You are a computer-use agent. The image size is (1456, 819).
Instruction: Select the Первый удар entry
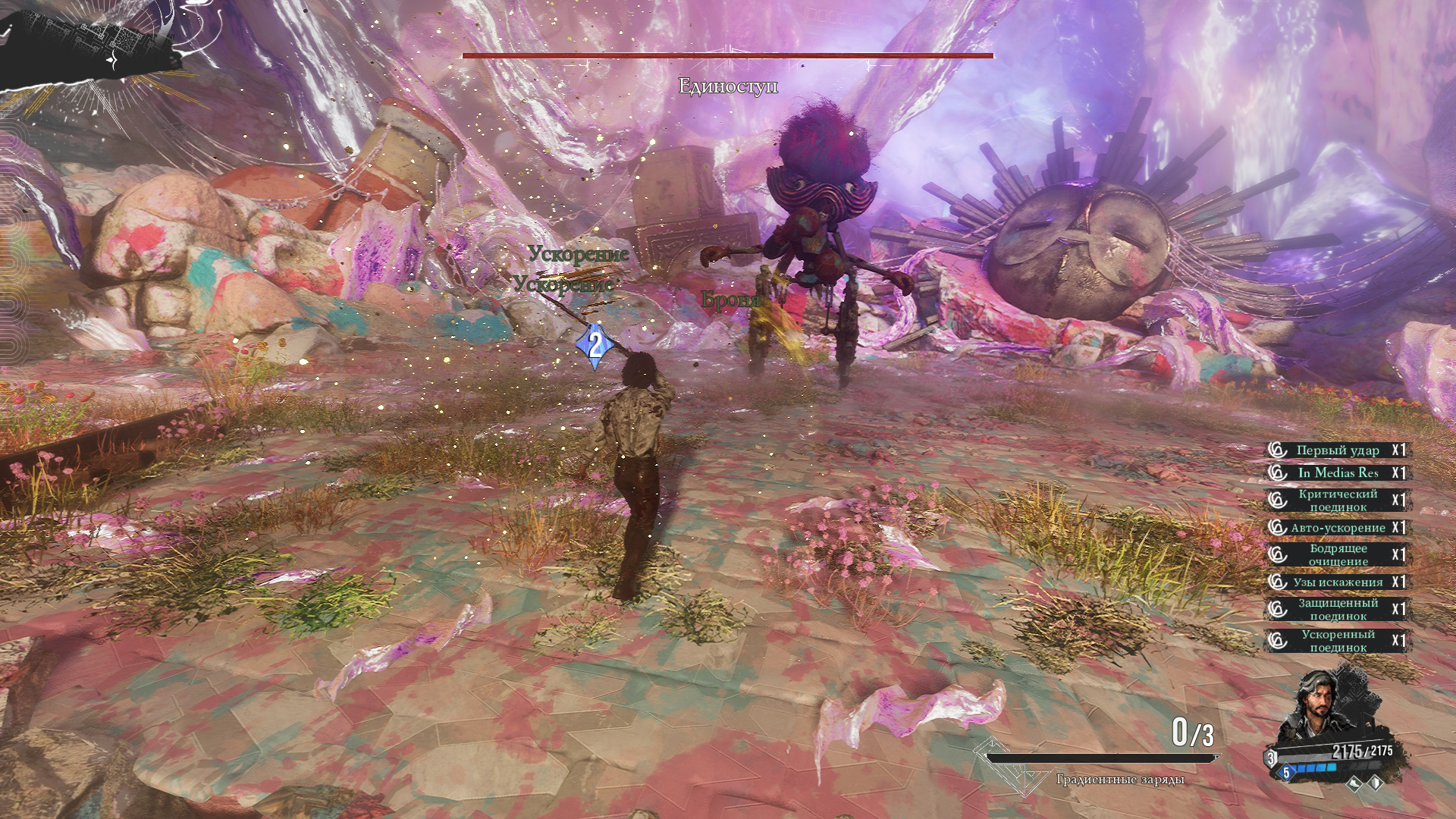[1338, 450]
